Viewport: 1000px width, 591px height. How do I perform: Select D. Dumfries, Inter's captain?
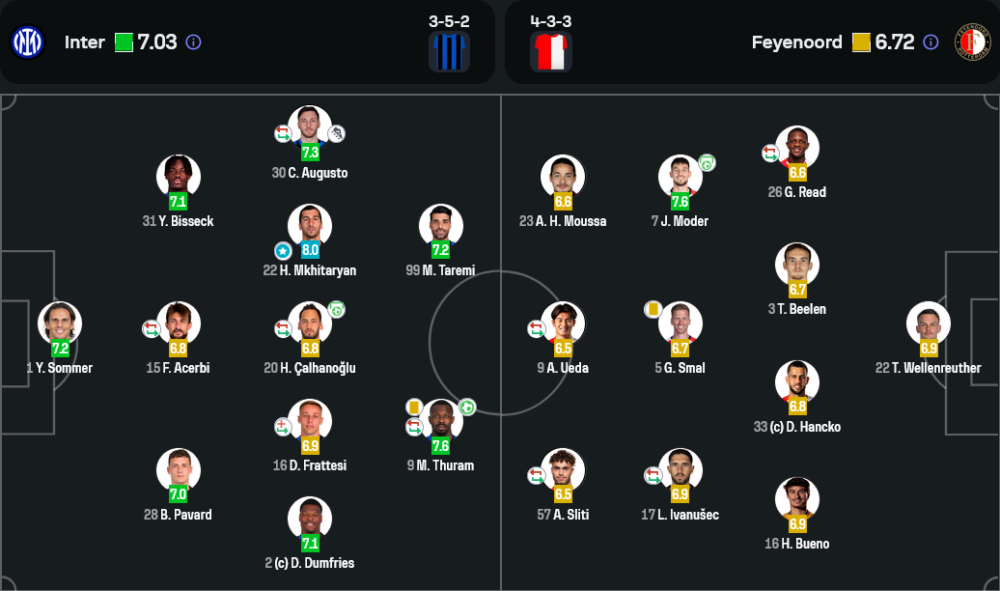pos(310,520)
